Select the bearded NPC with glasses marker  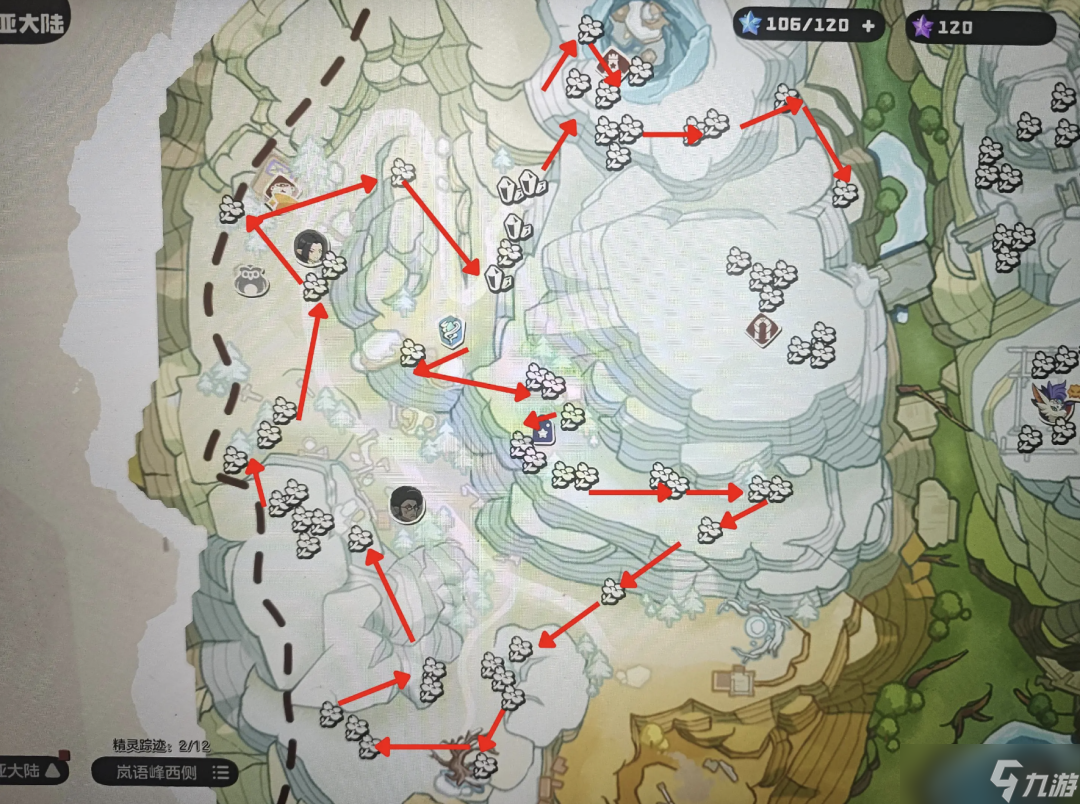point(407,504)
